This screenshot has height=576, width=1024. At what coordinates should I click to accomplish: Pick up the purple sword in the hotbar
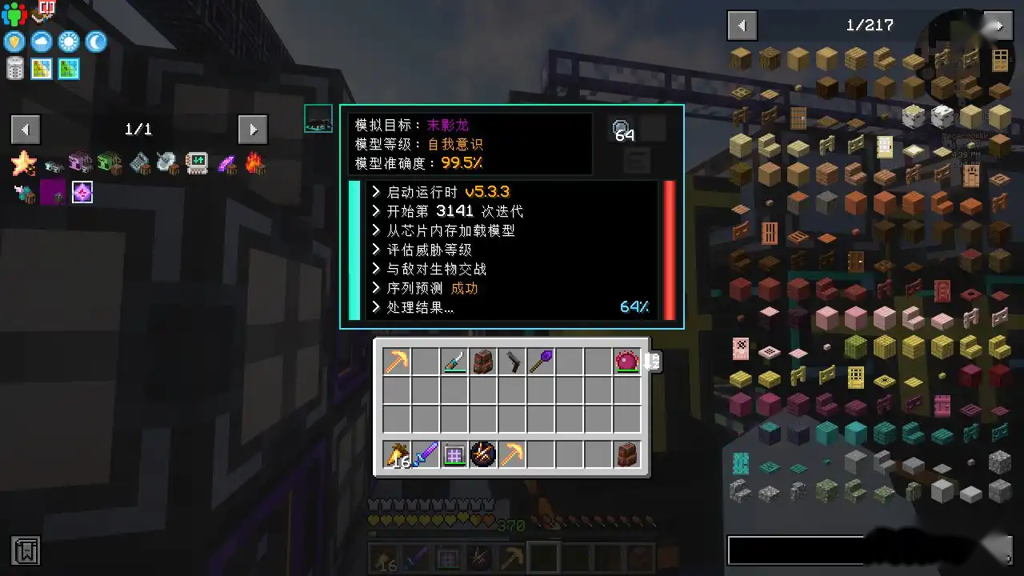pos(426,454)
